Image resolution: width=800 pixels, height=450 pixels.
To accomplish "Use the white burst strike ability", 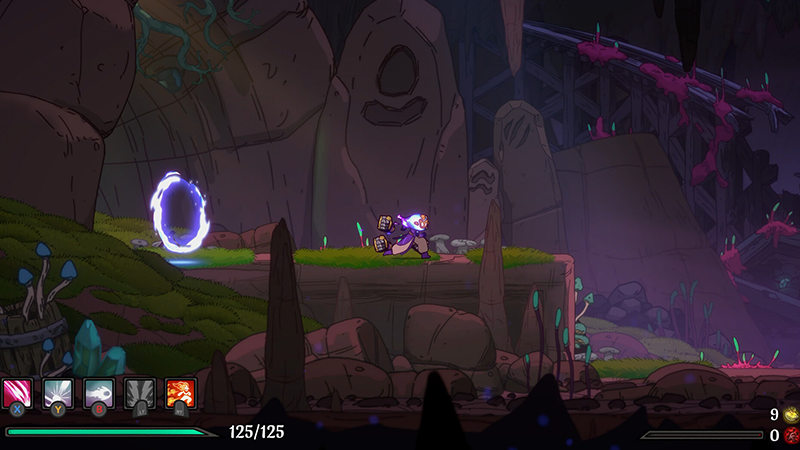I will (x=58, y=392).
